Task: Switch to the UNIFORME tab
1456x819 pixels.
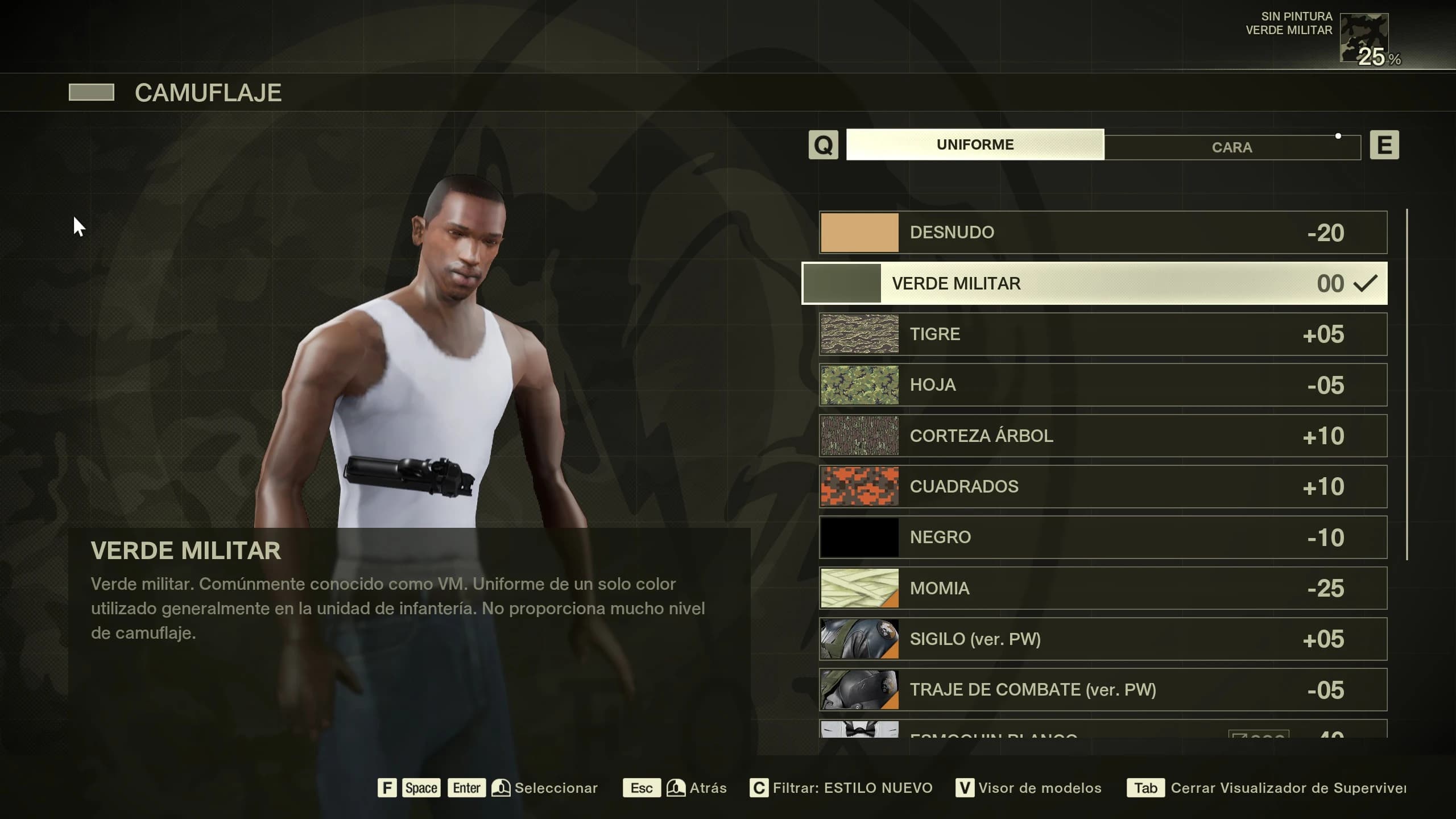Action: 974,144
